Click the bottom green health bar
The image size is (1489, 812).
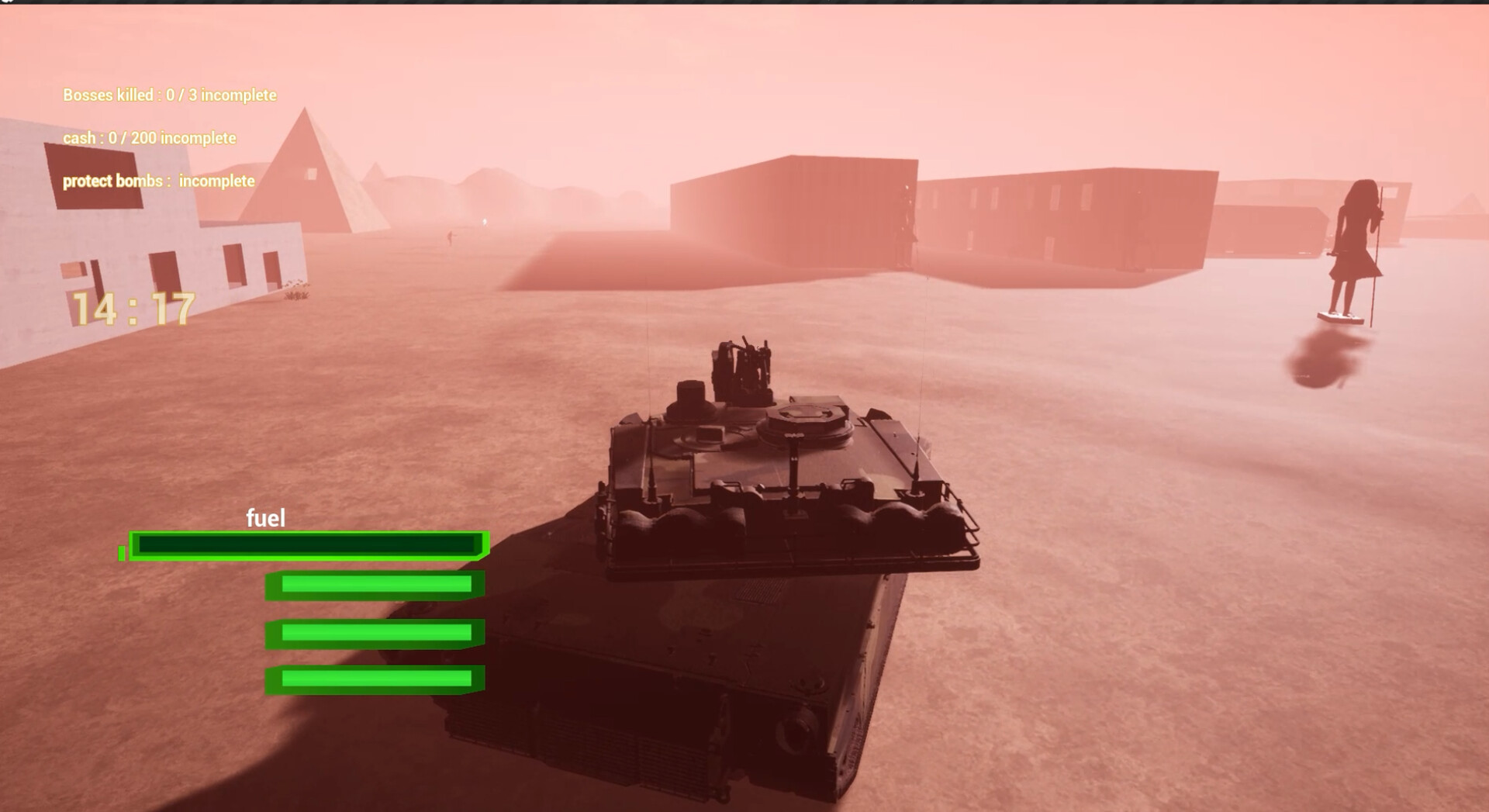[x=375, y=678]
